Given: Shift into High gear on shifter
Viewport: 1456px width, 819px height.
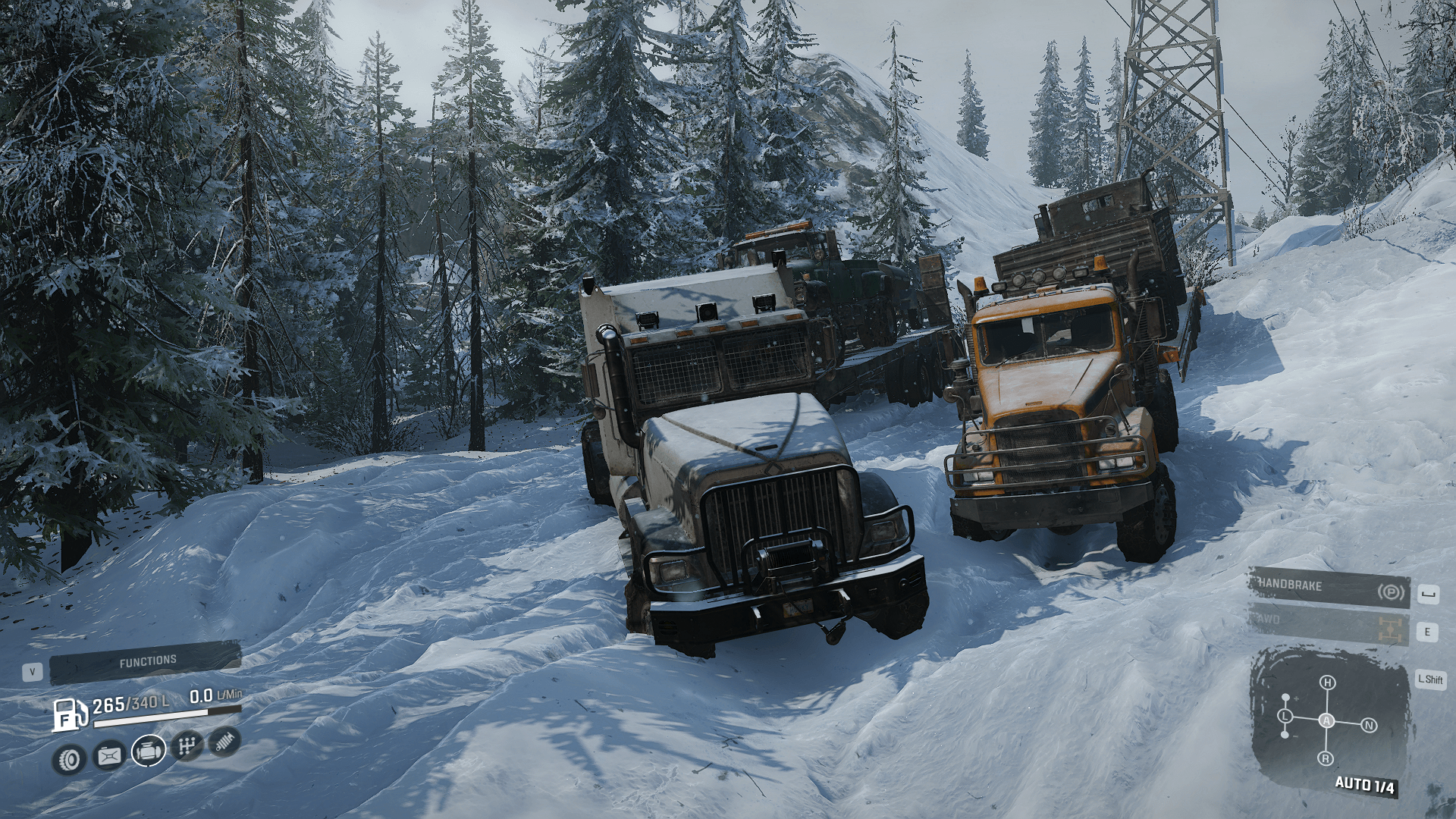Looking at the screenshot, I should click(x=1327, y=682).
